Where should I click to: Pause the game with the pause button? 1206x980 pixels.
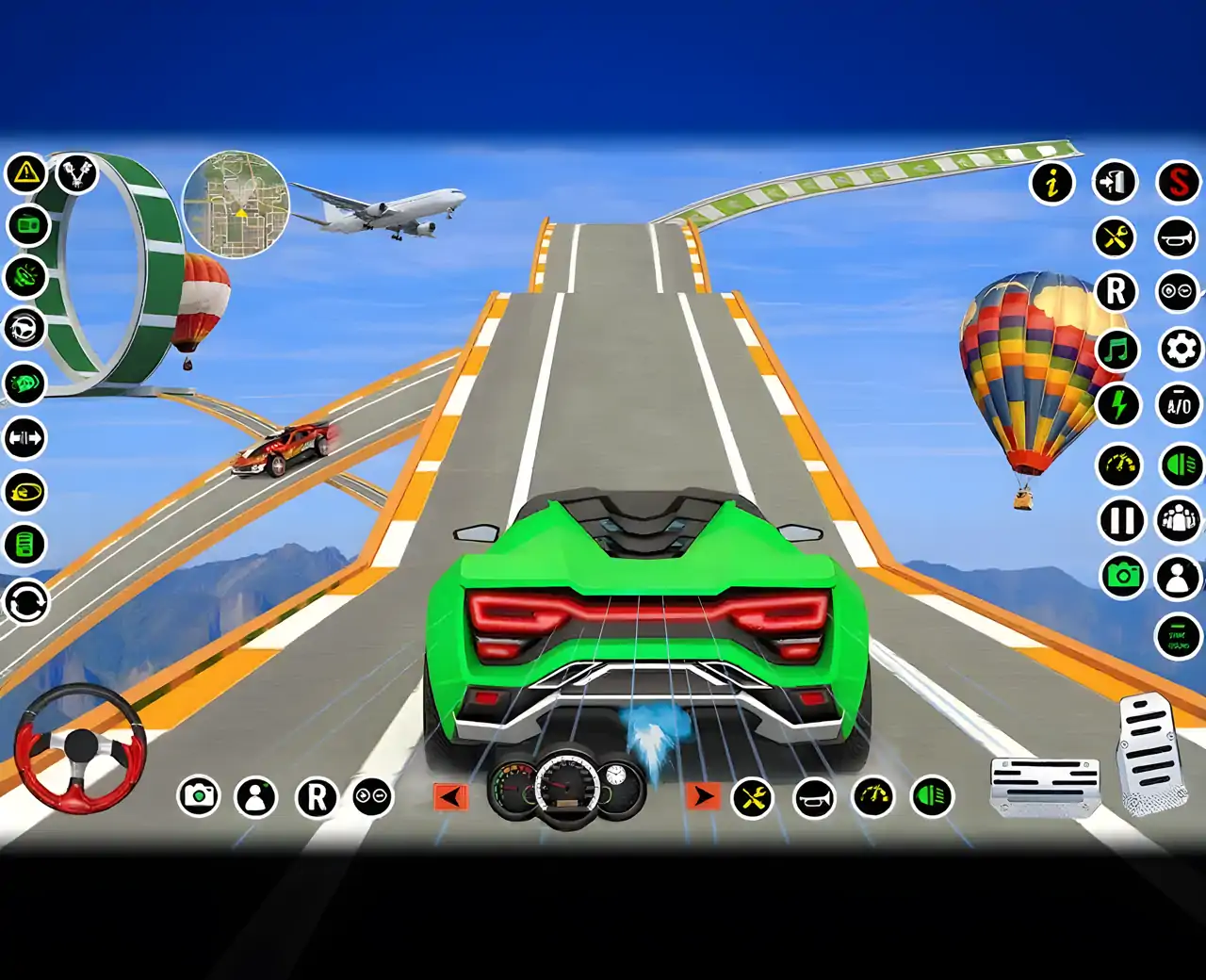coord(1122,520)
